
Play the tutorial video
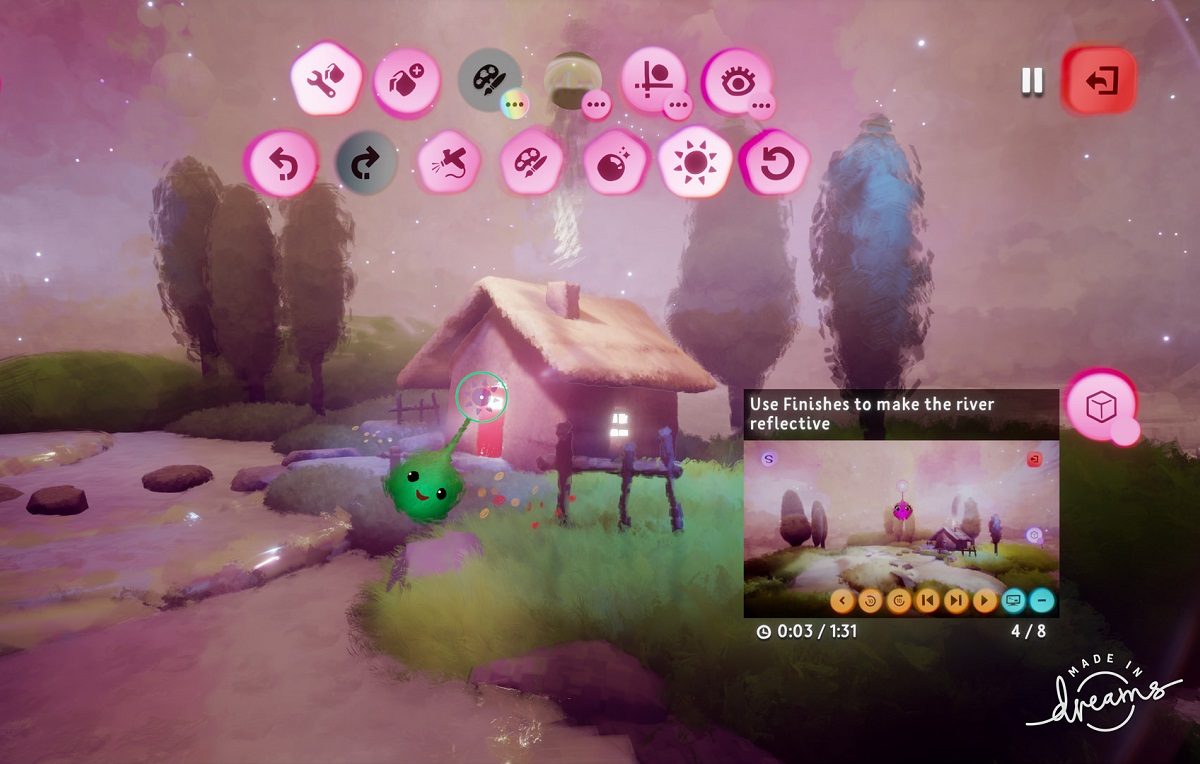tap(985, 601)
